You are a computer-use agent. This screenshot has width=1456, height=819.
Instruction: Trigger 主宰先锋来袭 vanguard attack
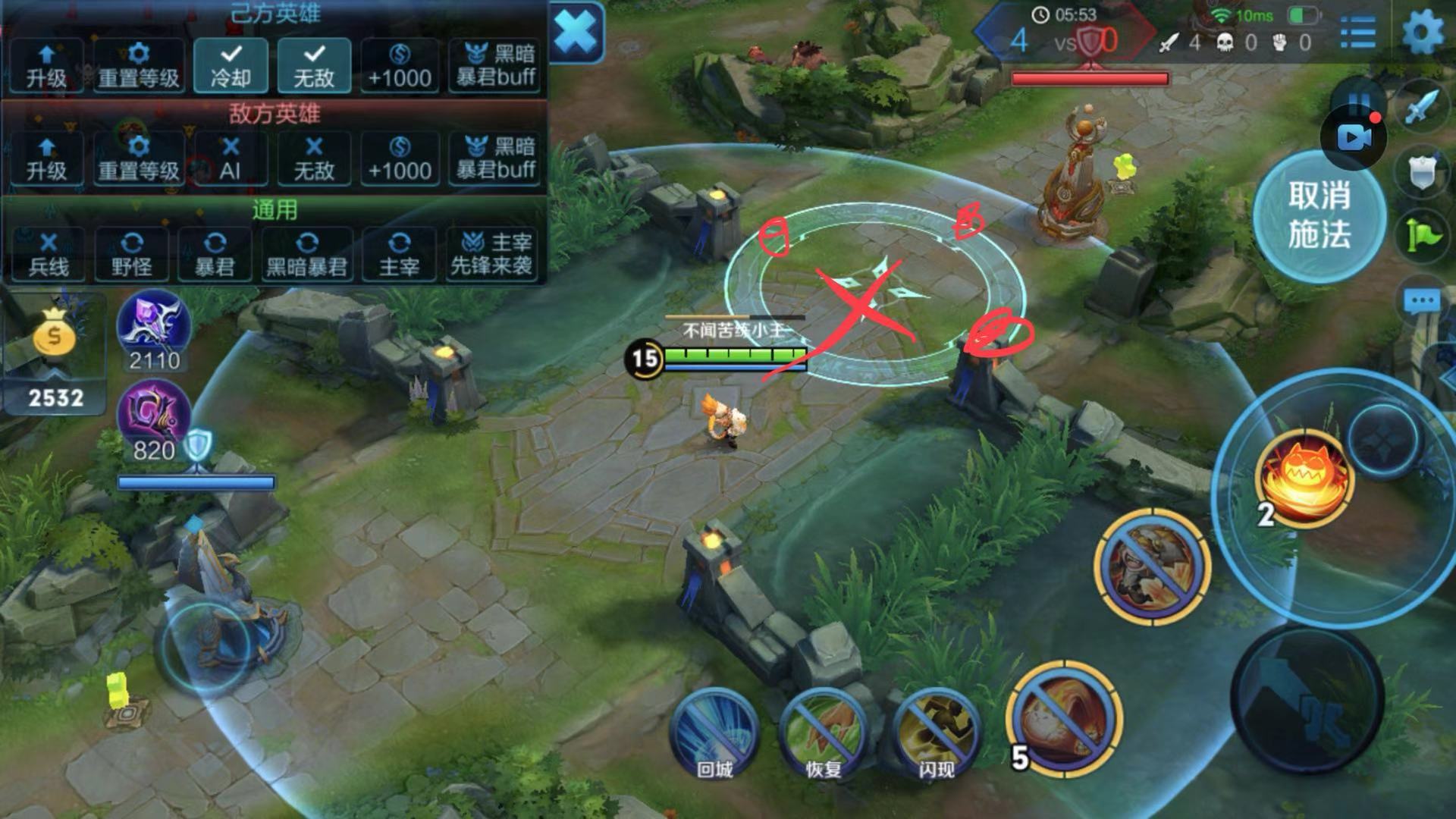click(x=492, y=254)
